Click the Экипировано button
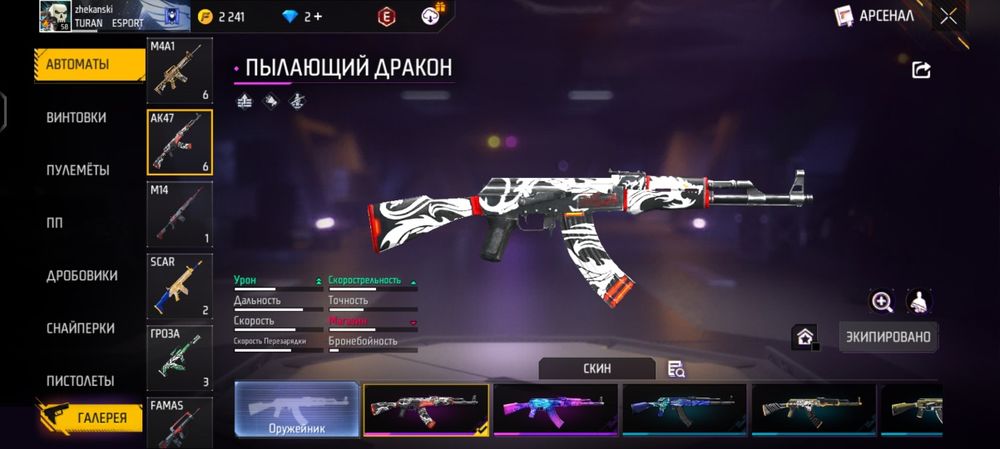The image size is (1000, 449). click(x=888, y=337)
